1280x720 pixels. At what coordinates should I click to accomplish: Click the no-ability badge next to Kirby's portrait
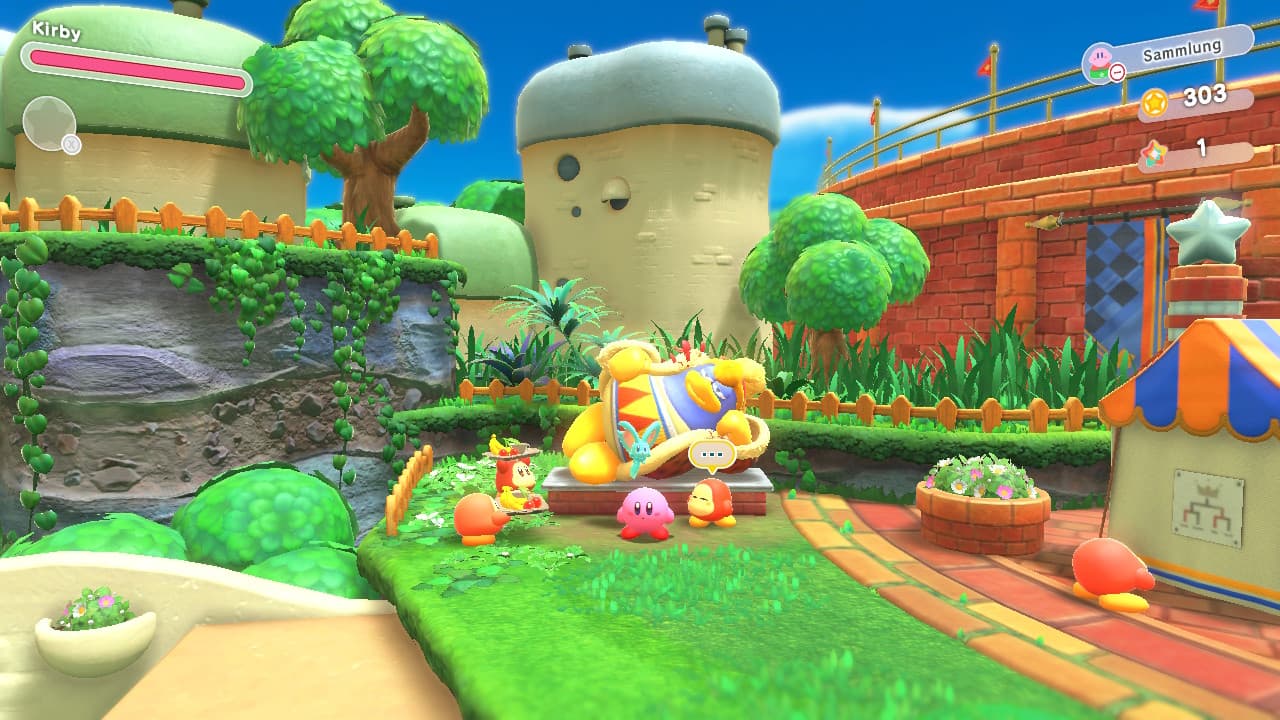(1118, 72)
